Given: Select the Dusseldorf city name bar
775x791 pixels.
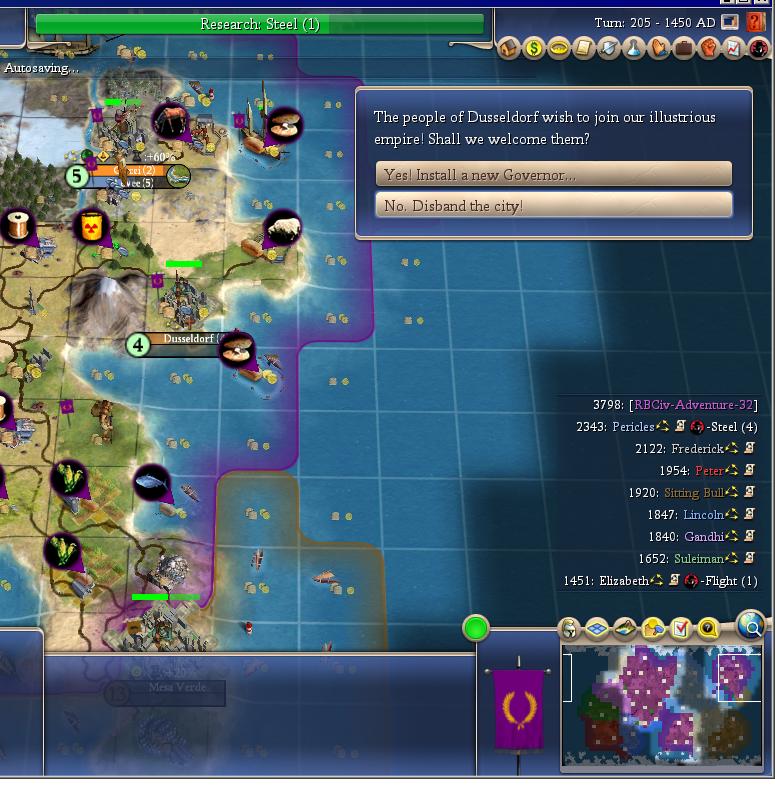Looking at the screenshot, I should pyautogui.click(x=190, y=340).
